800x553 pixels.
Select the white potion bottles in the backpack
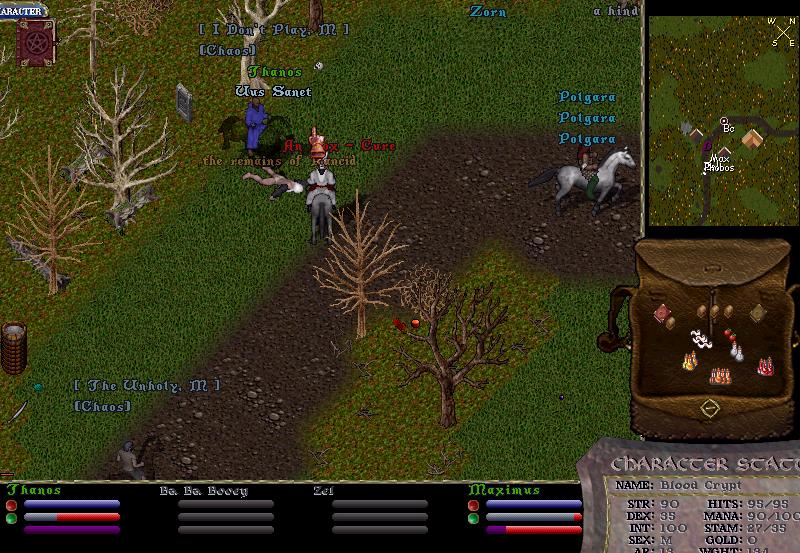coord(738,352)
